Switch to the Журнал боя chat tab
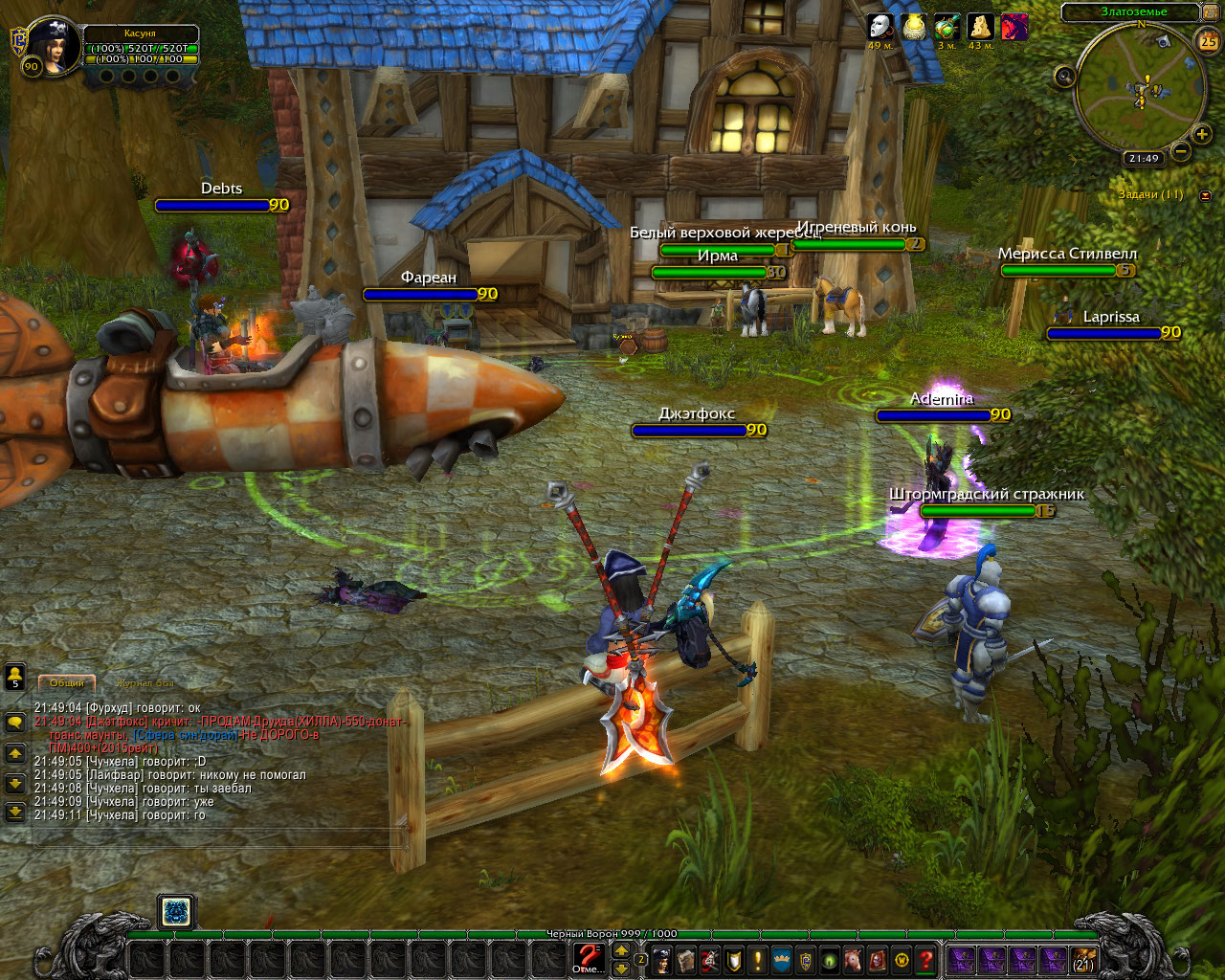This screenshot has width=1225, height=980. point(145,683)
